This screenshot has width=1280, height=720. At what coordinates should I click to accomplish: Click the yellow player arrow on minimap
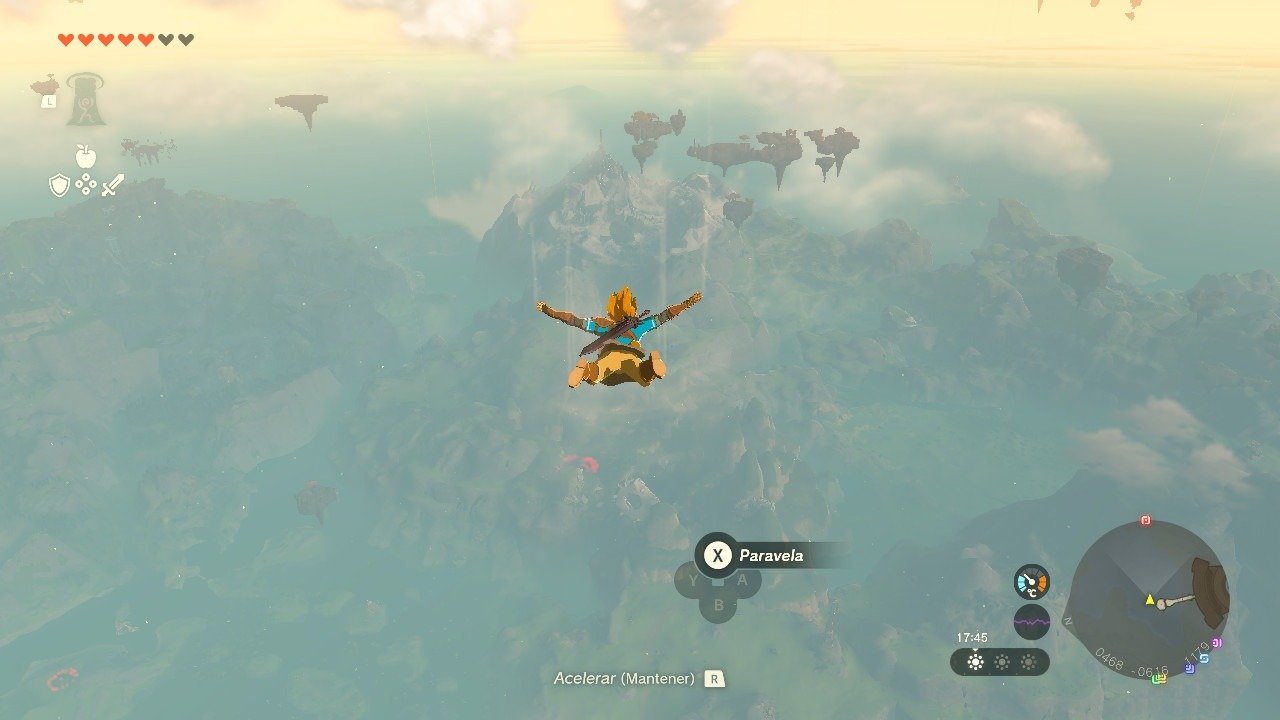[x=1150, y=600]
